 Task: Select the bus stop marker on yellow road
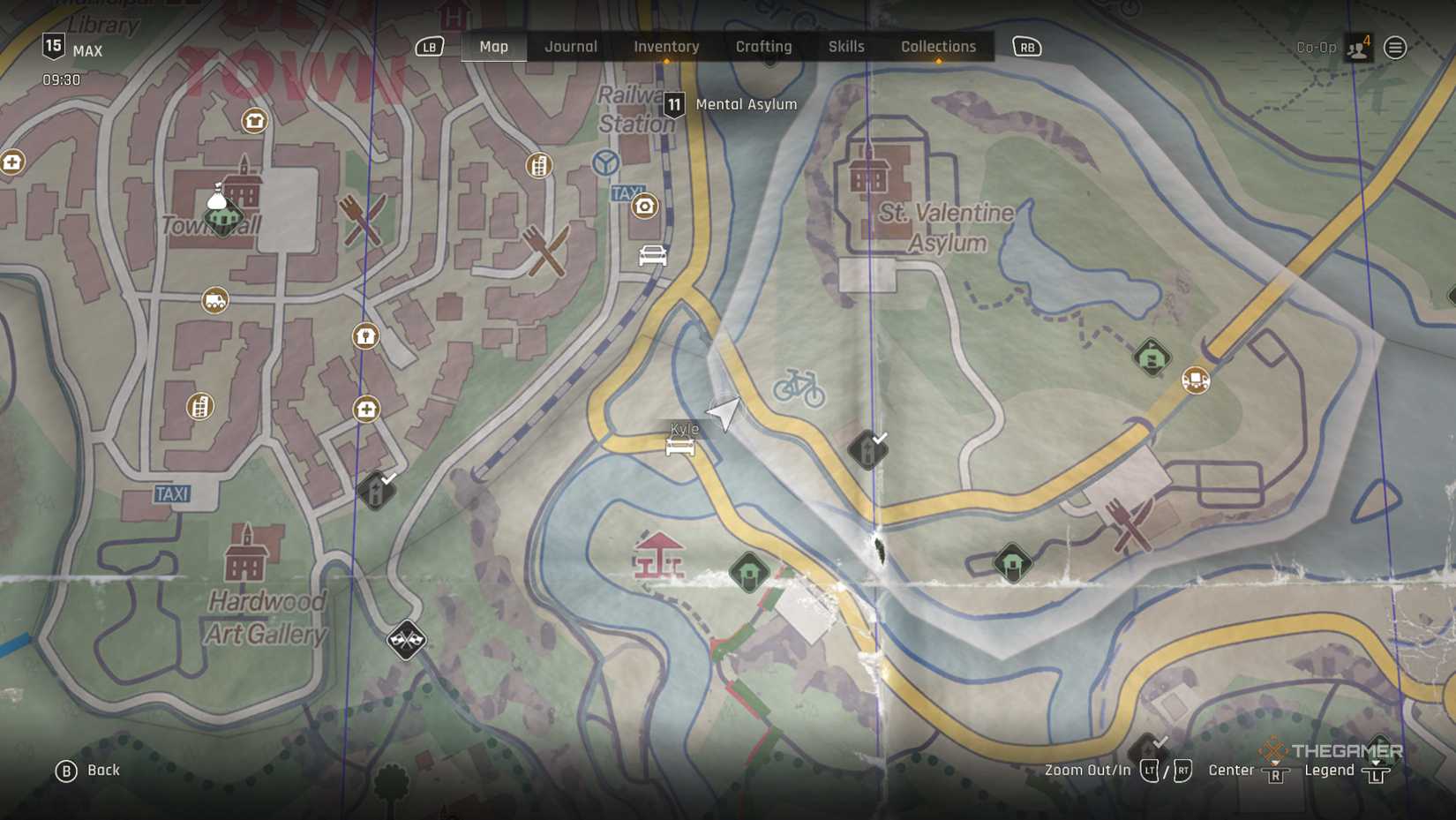pos(1196,380)
